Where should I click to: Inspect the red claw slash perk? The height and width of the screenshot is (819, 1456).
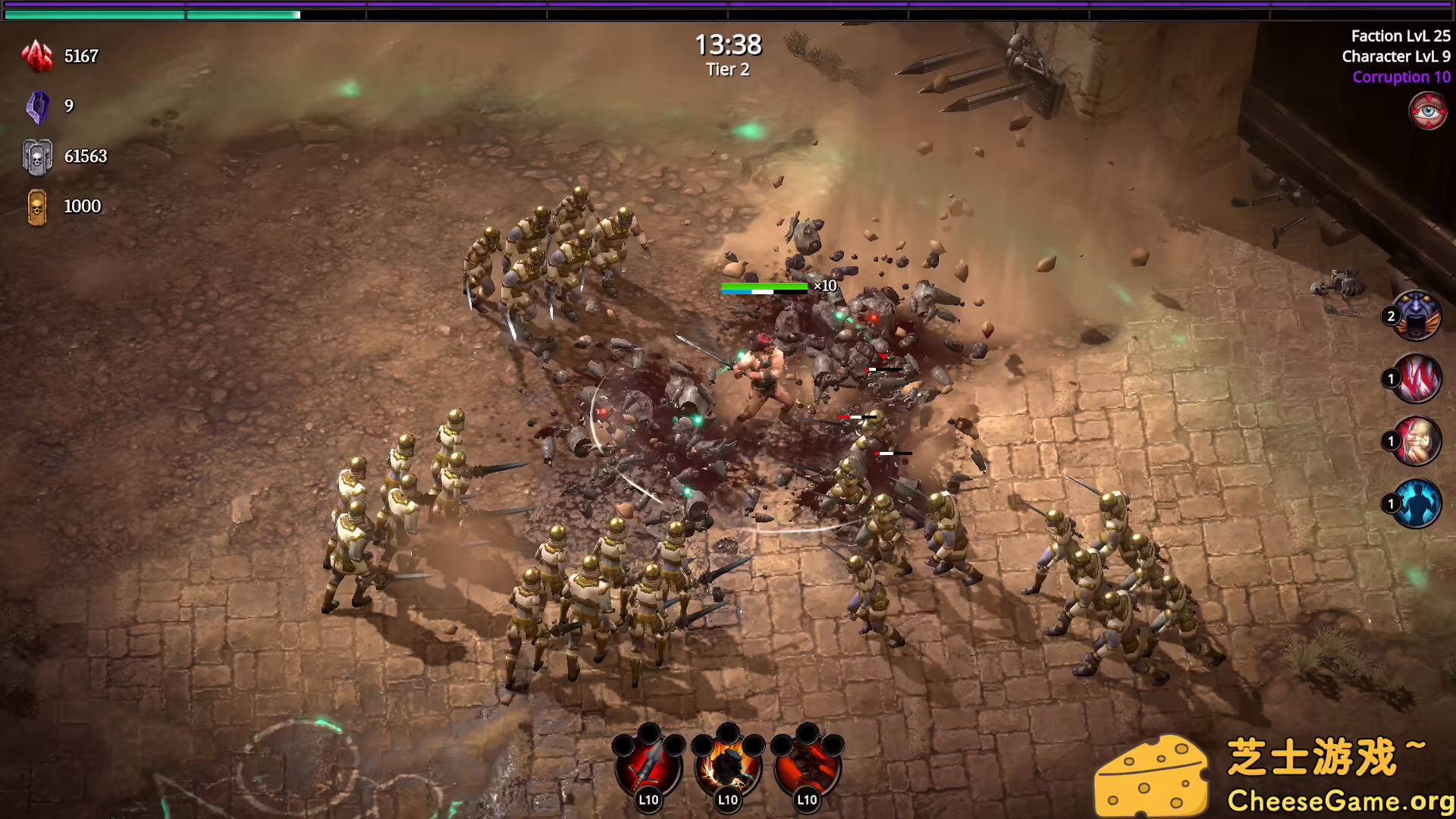[x=1417, y=378]
